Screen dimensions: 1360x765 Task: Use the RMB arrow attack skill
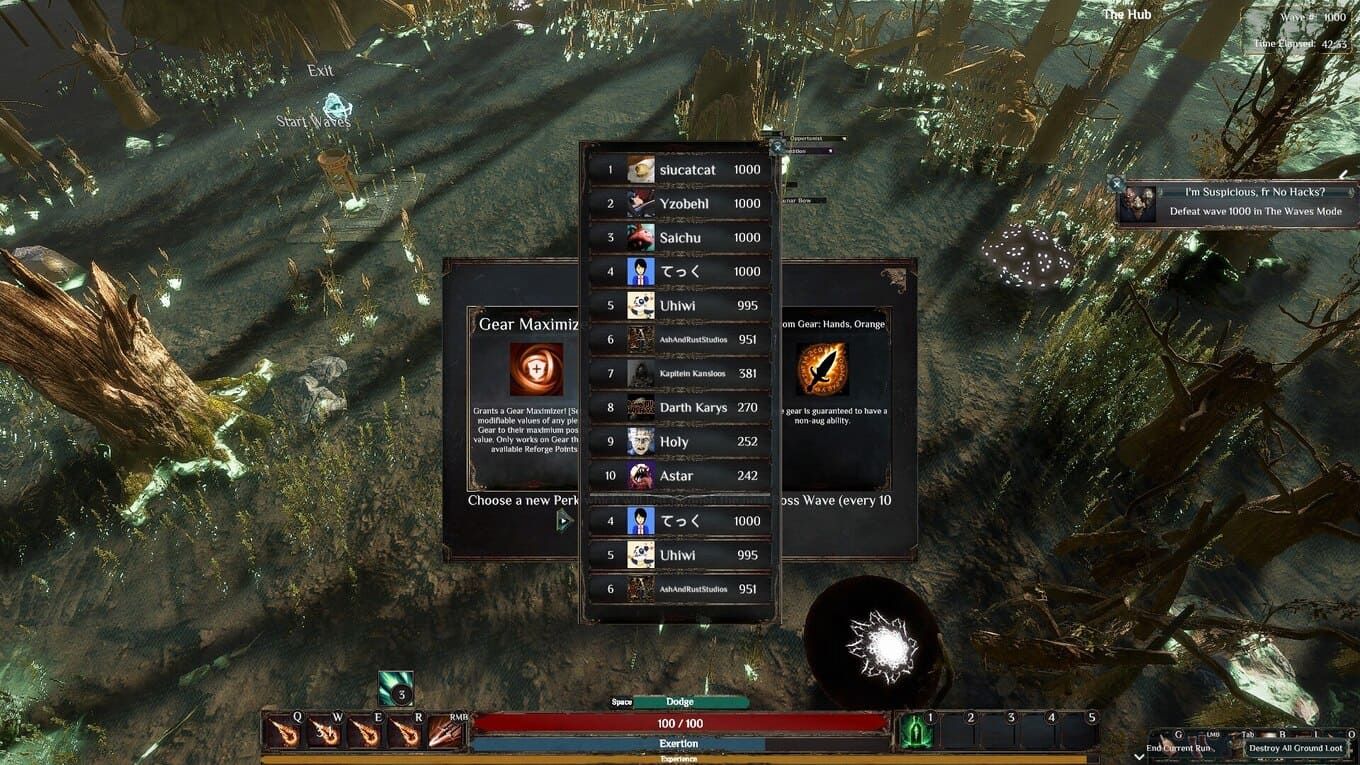point(445,733)
